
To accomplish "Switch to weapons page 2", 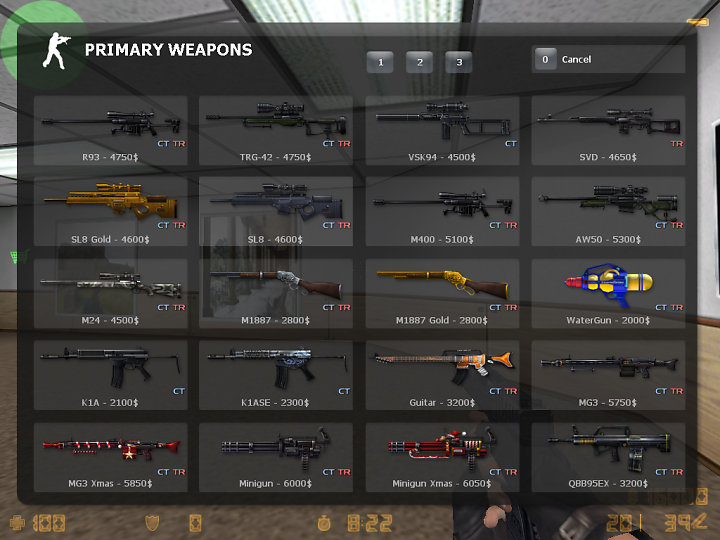I will (x=419, y=62).
